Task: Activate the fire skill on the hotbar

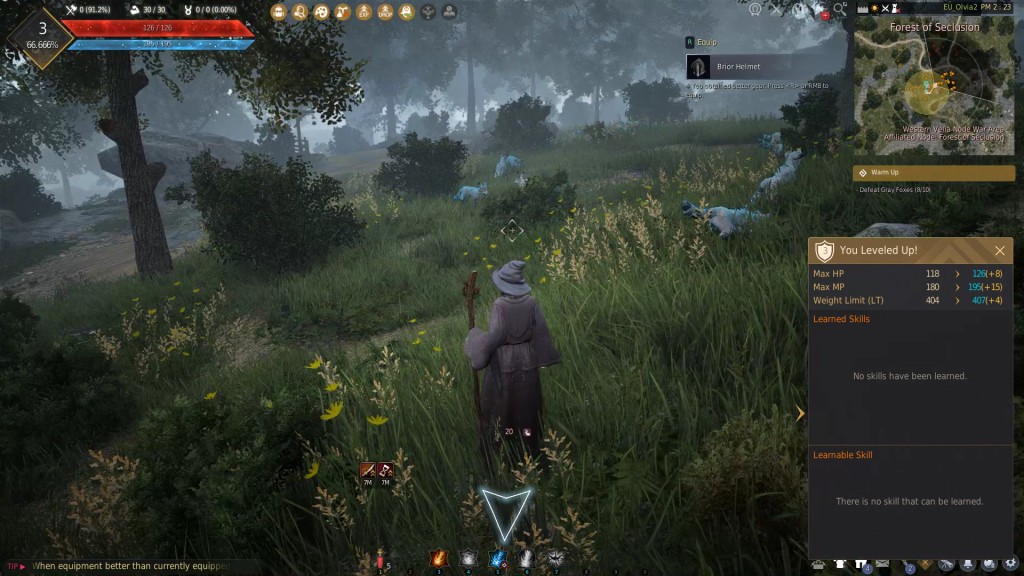Action: 438,559
